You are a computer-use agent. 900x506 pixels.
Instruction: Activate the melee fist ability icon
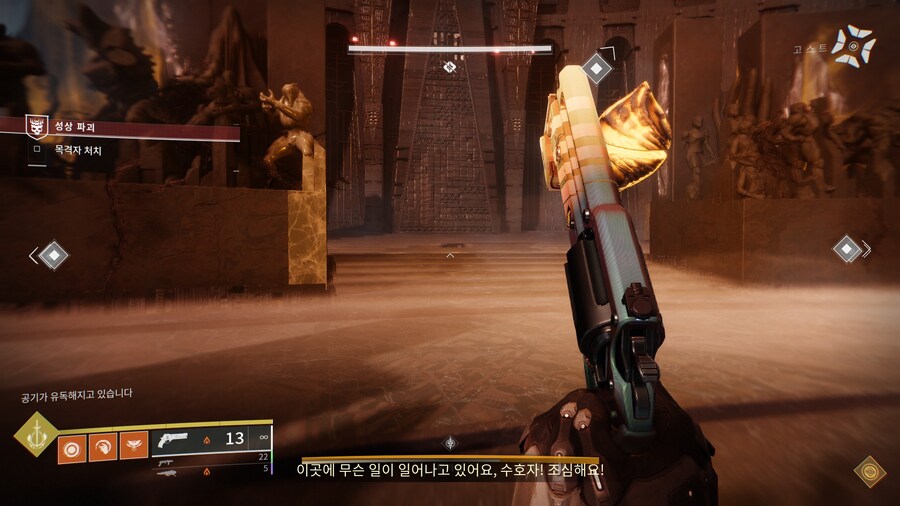pyautogui.click(x=103, y=446)
